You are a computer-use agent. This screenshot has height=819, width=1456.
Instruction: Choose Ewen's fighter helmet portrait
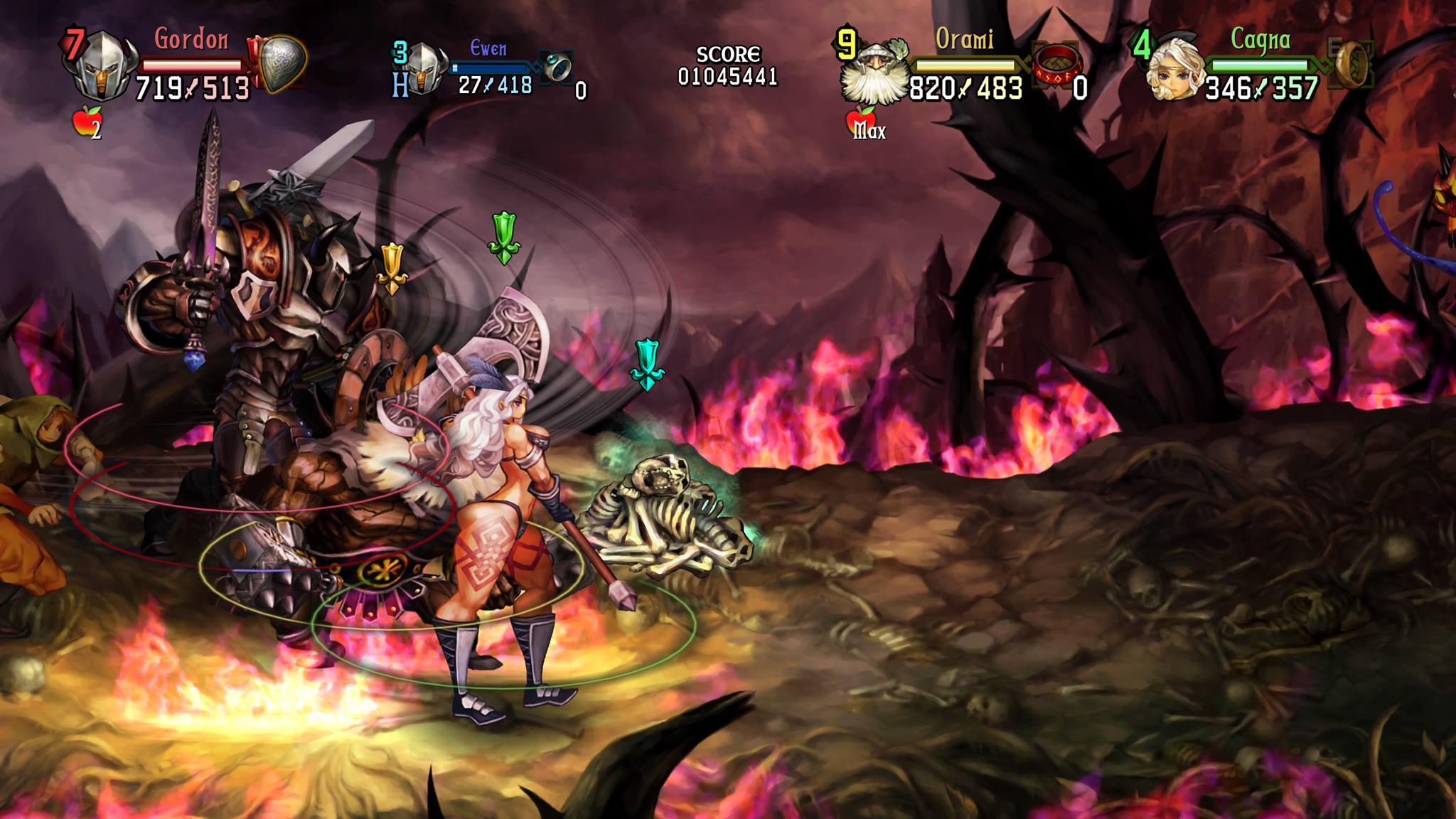(424, 68)
